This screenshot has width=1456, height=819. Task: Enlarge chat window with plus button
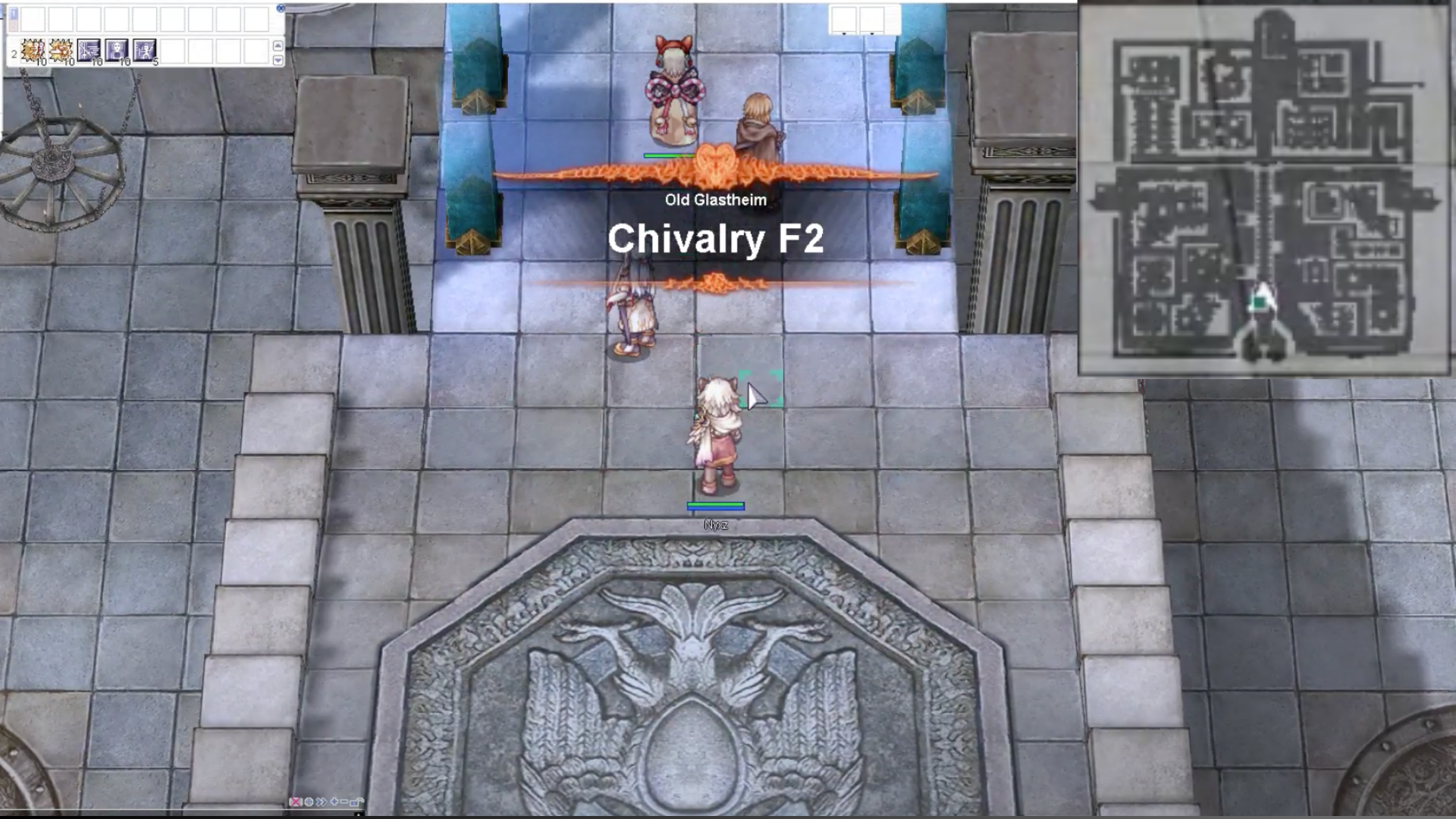(334, 802)
